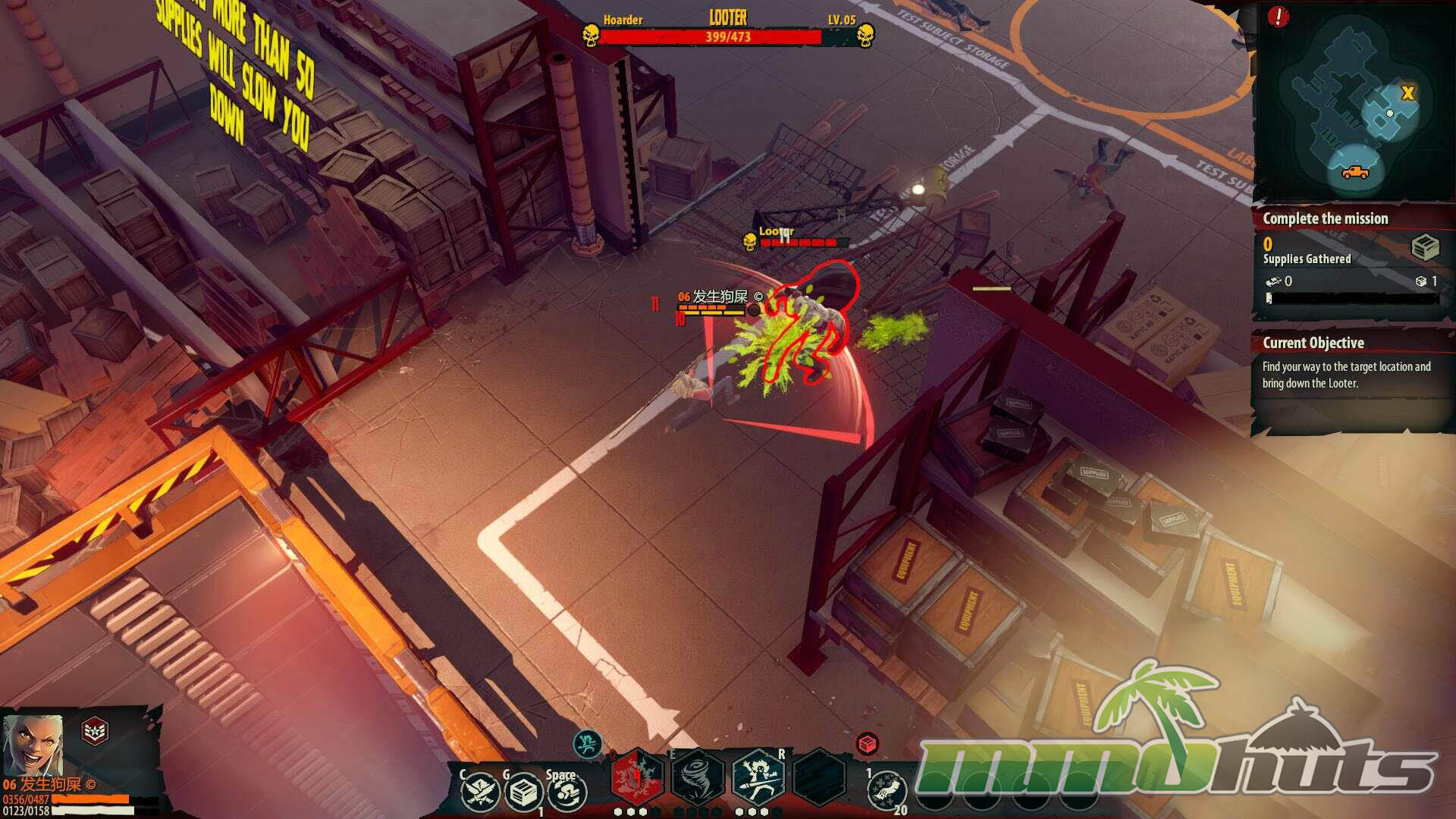Select the red supply crate status icon
The image size is (1456, 819).
[x=868, y=744]
